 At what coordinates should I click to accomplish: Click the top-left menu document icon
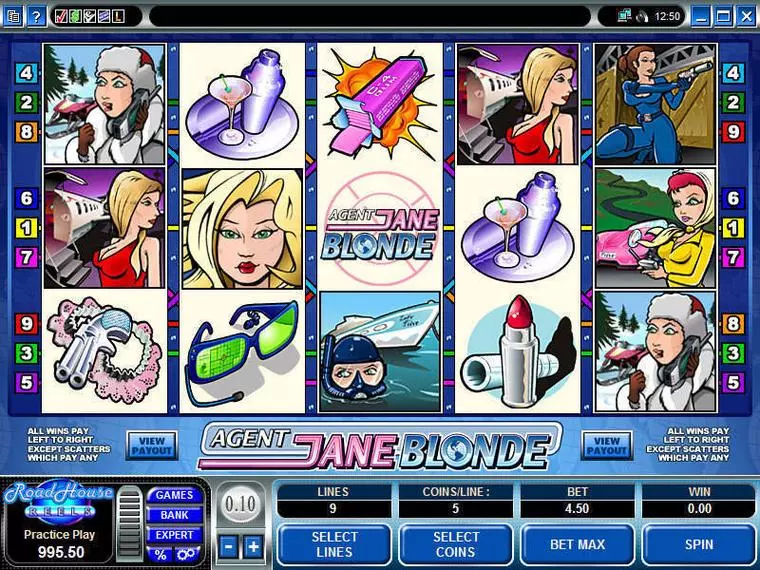(x=13, y=16)
